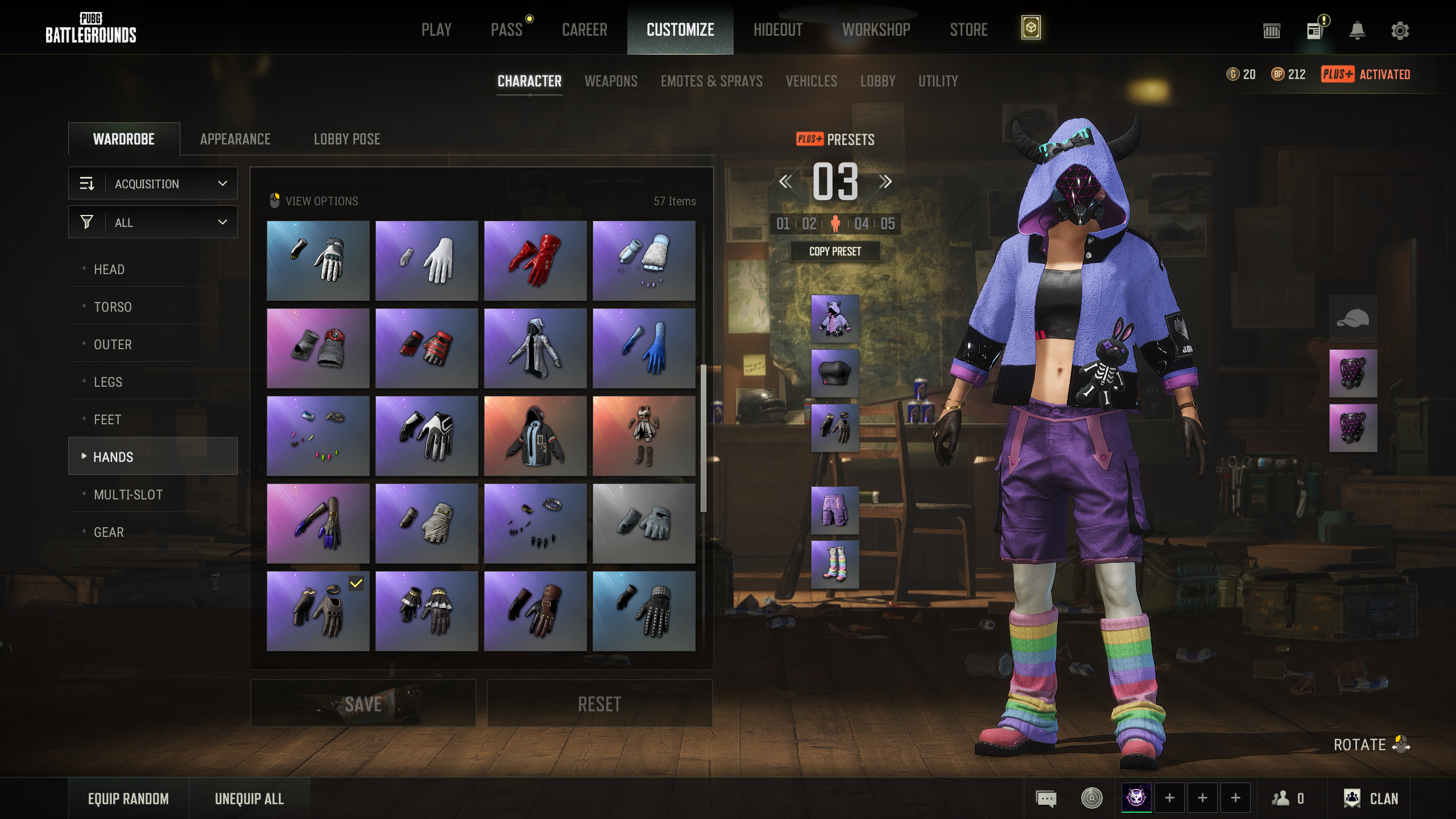Screen dimensions: 1456x819
Task: Click the Copy Preset button
Action: click(x=835, y=251)
